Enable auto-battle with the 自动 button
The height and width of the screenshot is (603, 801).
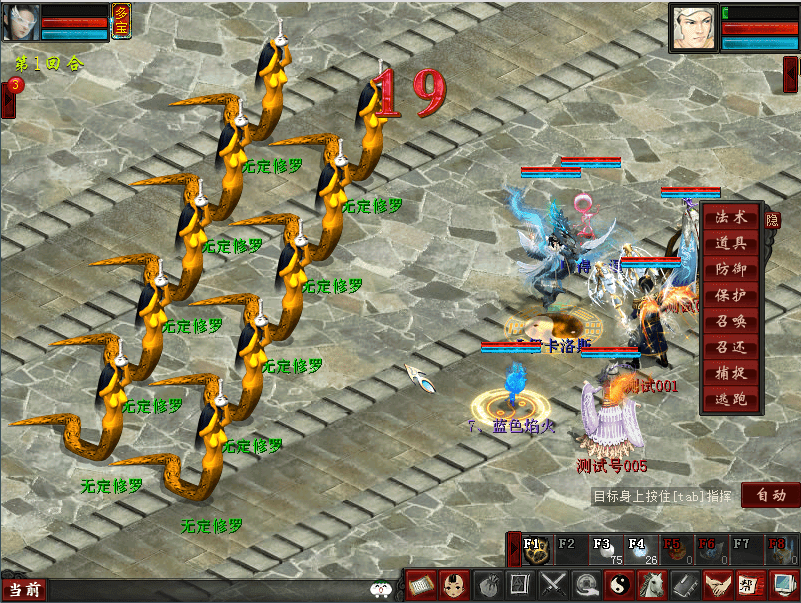(771, 494)
